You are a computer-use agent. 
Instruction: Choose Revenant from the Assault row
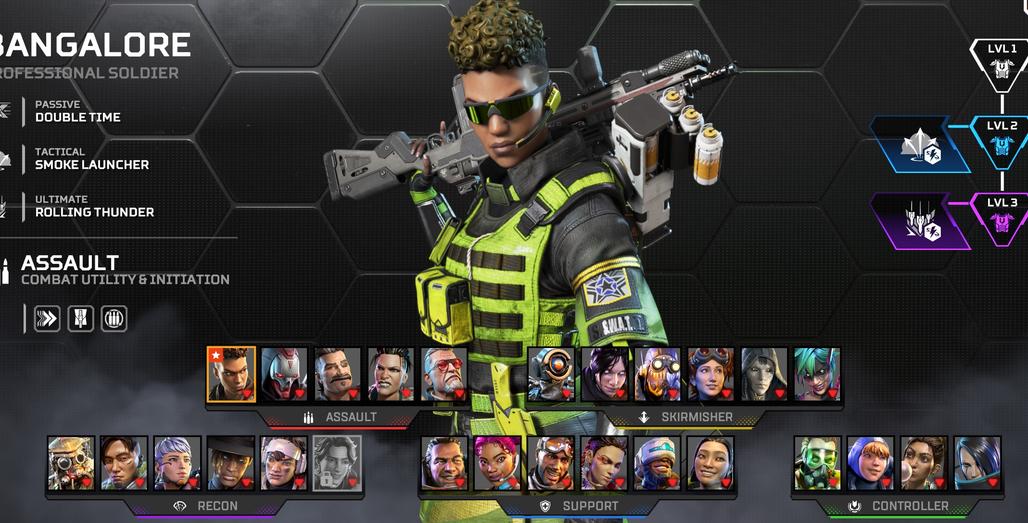tap(285, 375)
